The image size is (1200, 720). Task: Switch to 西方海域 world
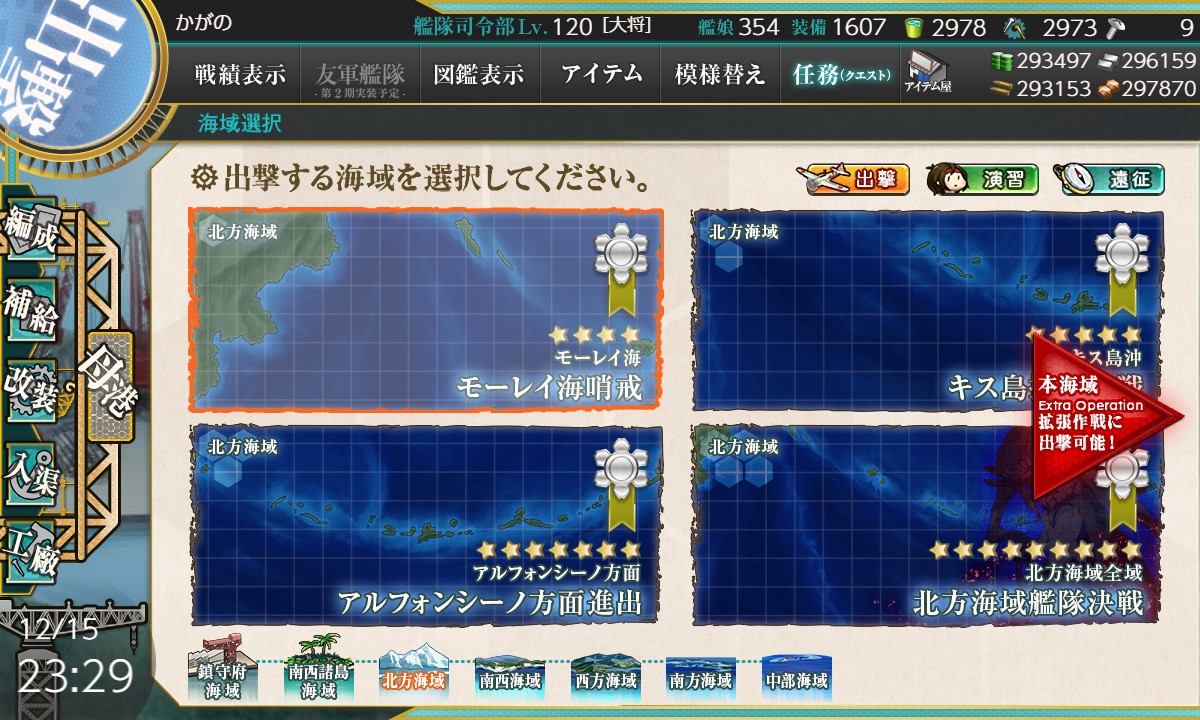point(605,676)
